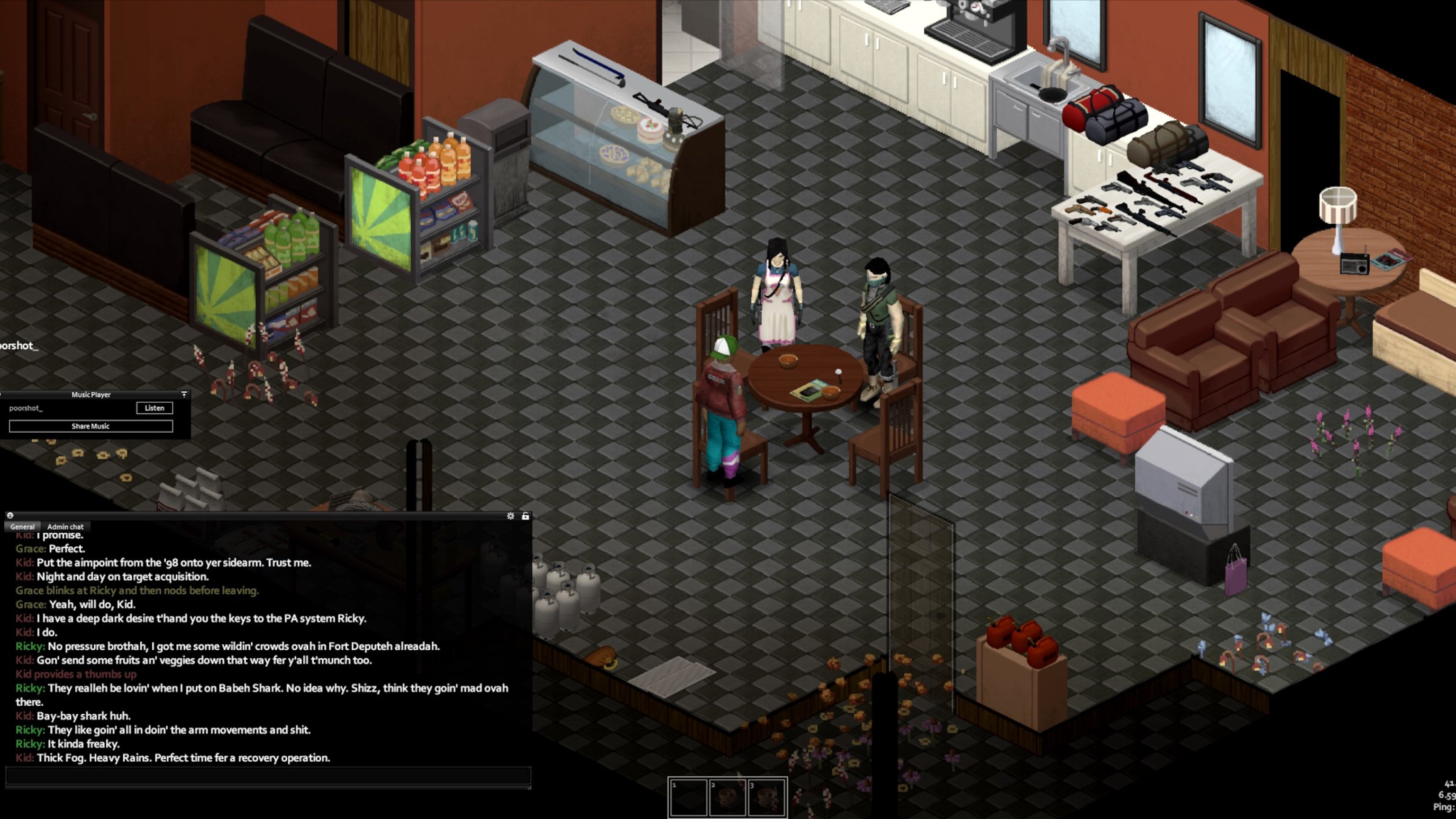
Task: Collapse the Music Player panel with its pin icon
Action: click(x=184, y=394)
